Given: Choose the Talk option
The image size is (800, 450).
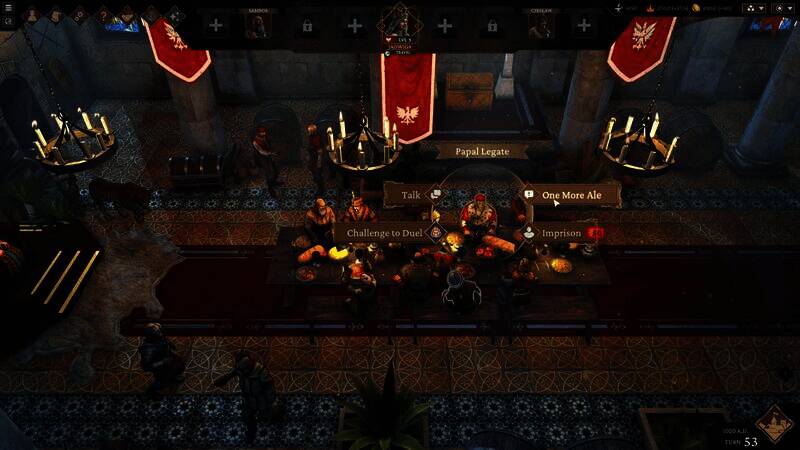Looking at the screenshot, I should point(412,196).
